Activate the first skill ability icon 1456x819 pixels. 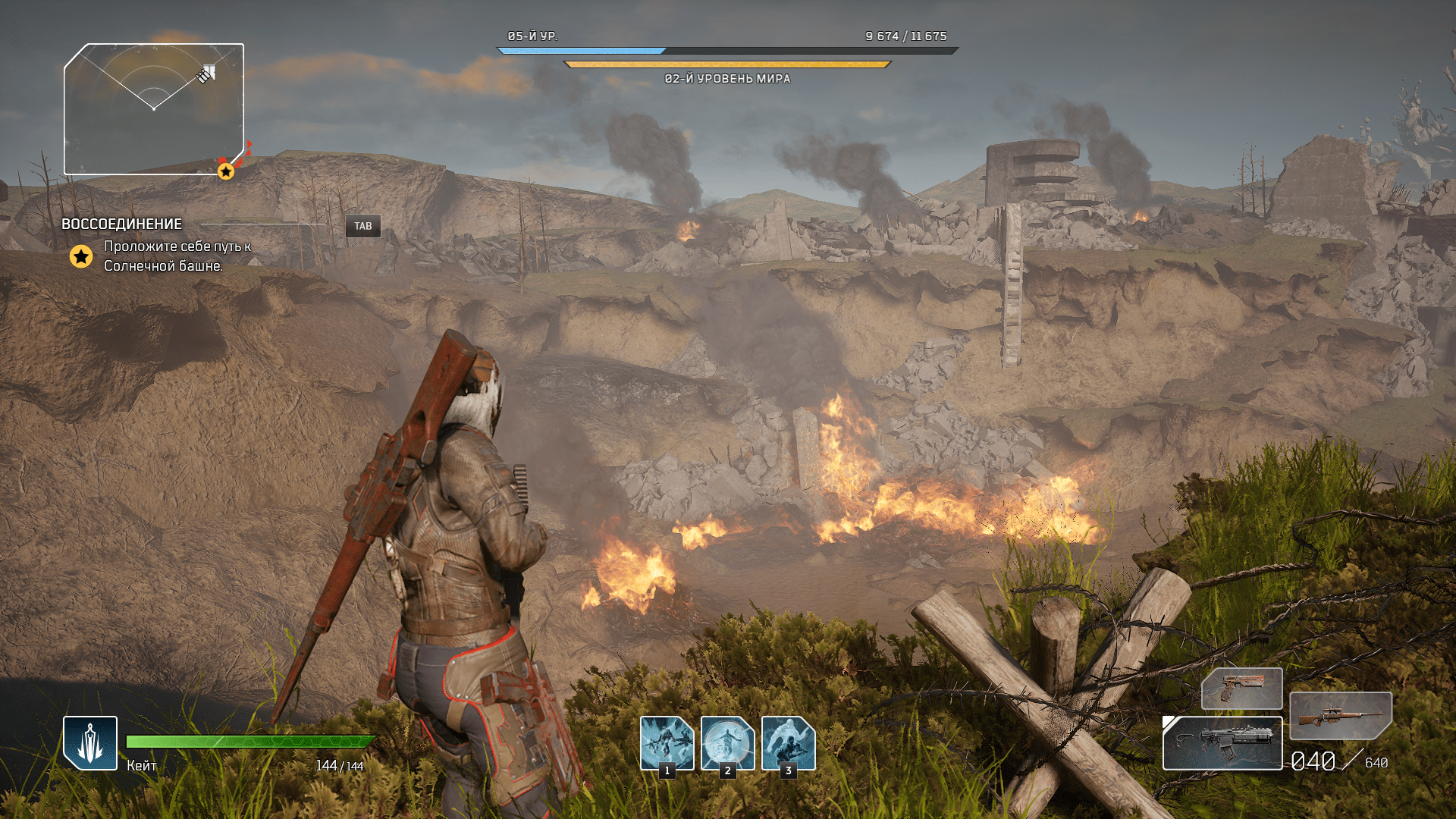click(x=667, y=743)
